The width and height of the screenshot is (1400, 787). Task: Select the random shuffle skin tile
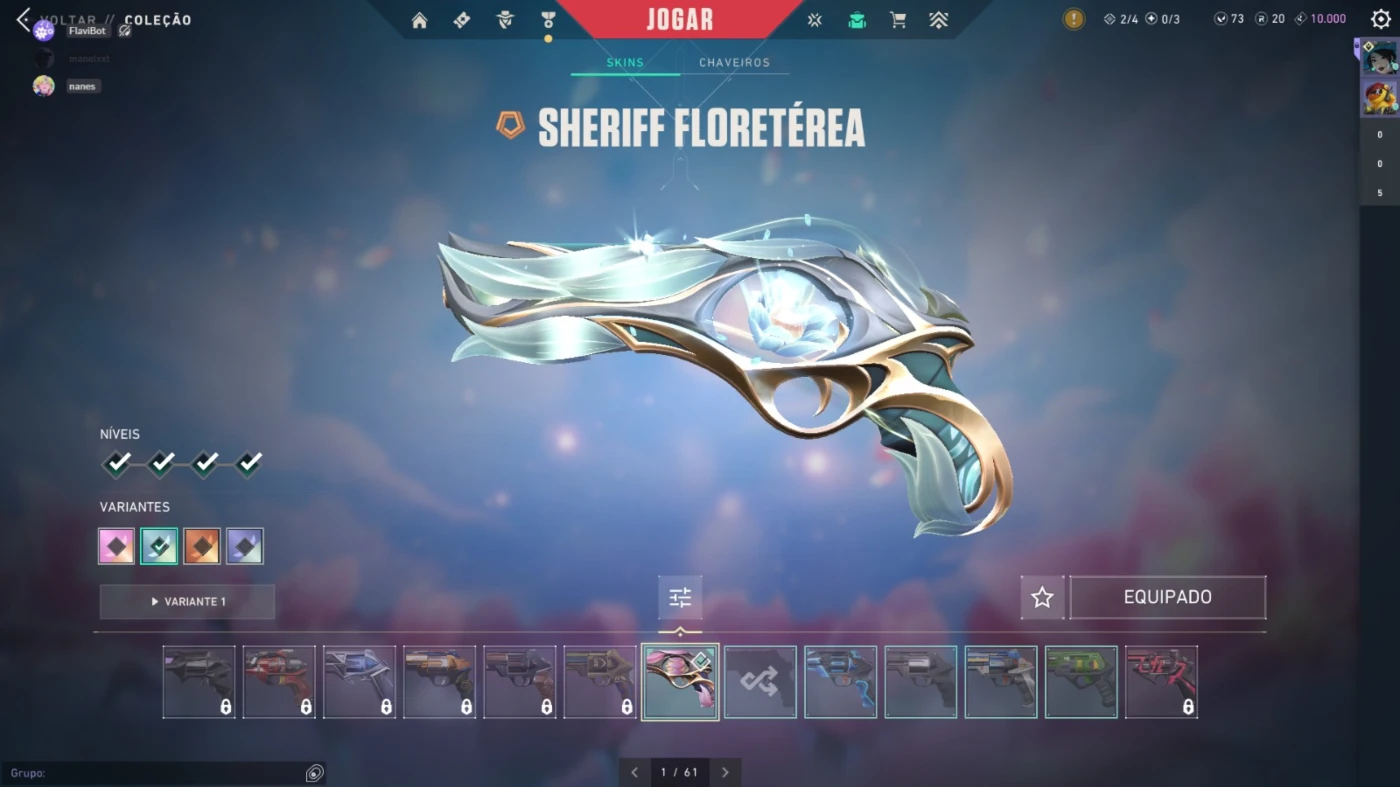[x=760, y=682]
